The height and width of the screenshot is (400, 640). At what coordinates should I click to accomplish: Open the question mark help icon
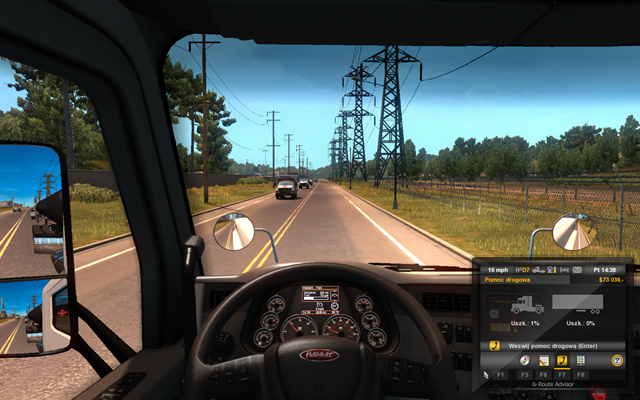tap(617, 360)
